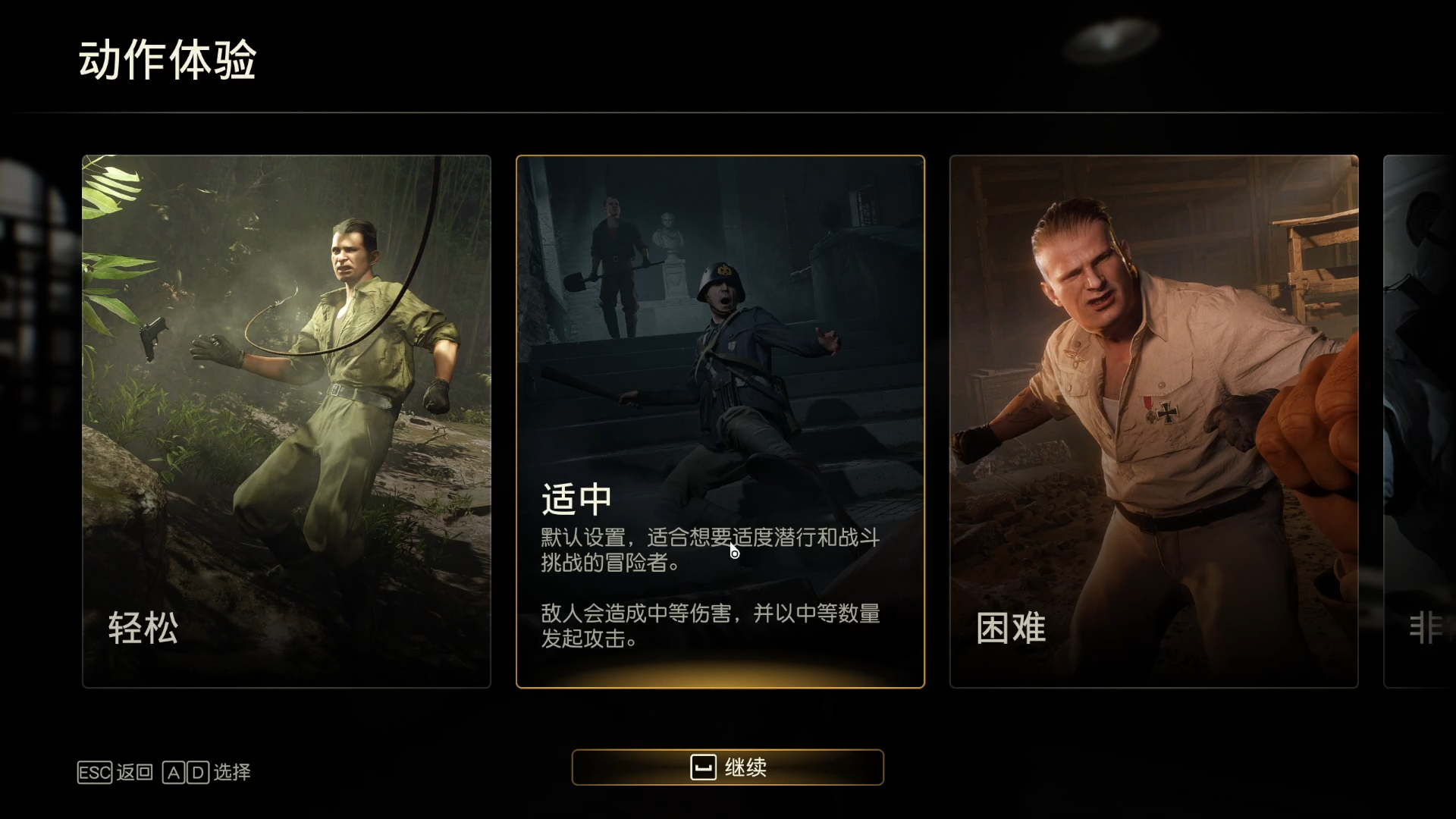Select the 轻松 difficulty card
The height and width of the screenshot is (819, 1456).
(x=287, y=422)
